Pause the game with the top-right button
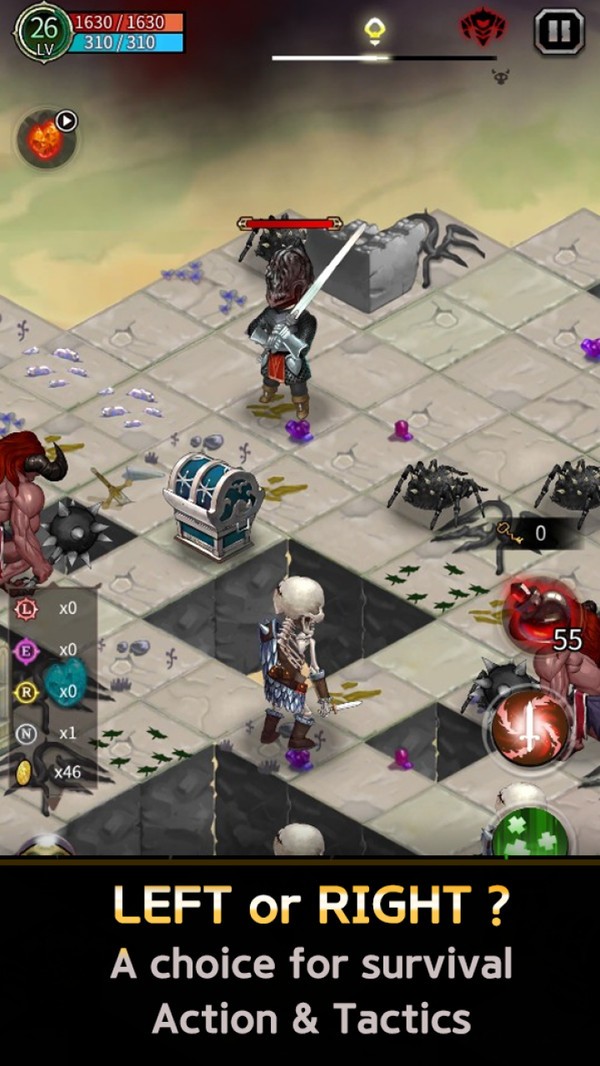 tap(558, 31)
